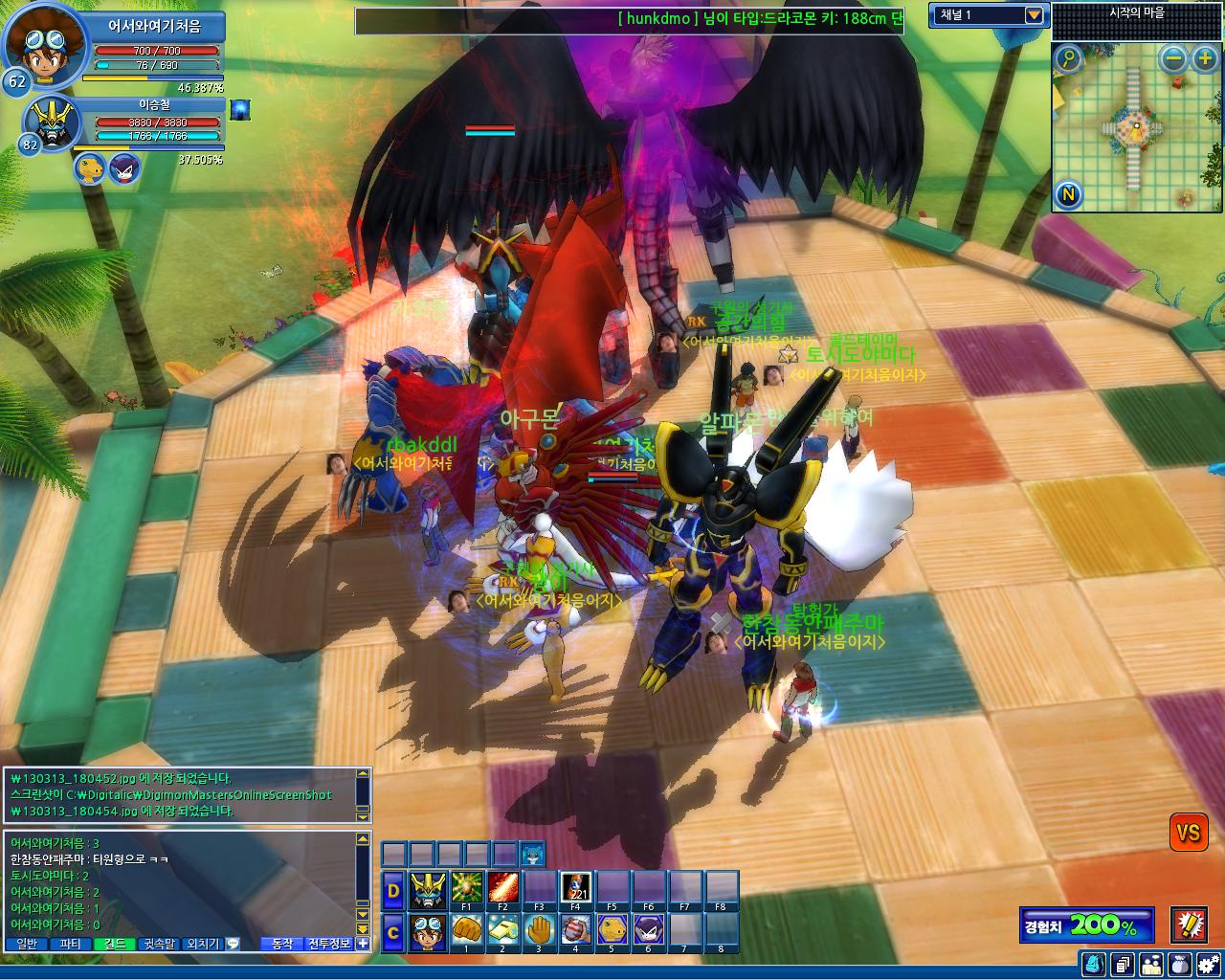Select the 길드 guild chat tab
This screenshot has height=980, width=1225.
114,944
